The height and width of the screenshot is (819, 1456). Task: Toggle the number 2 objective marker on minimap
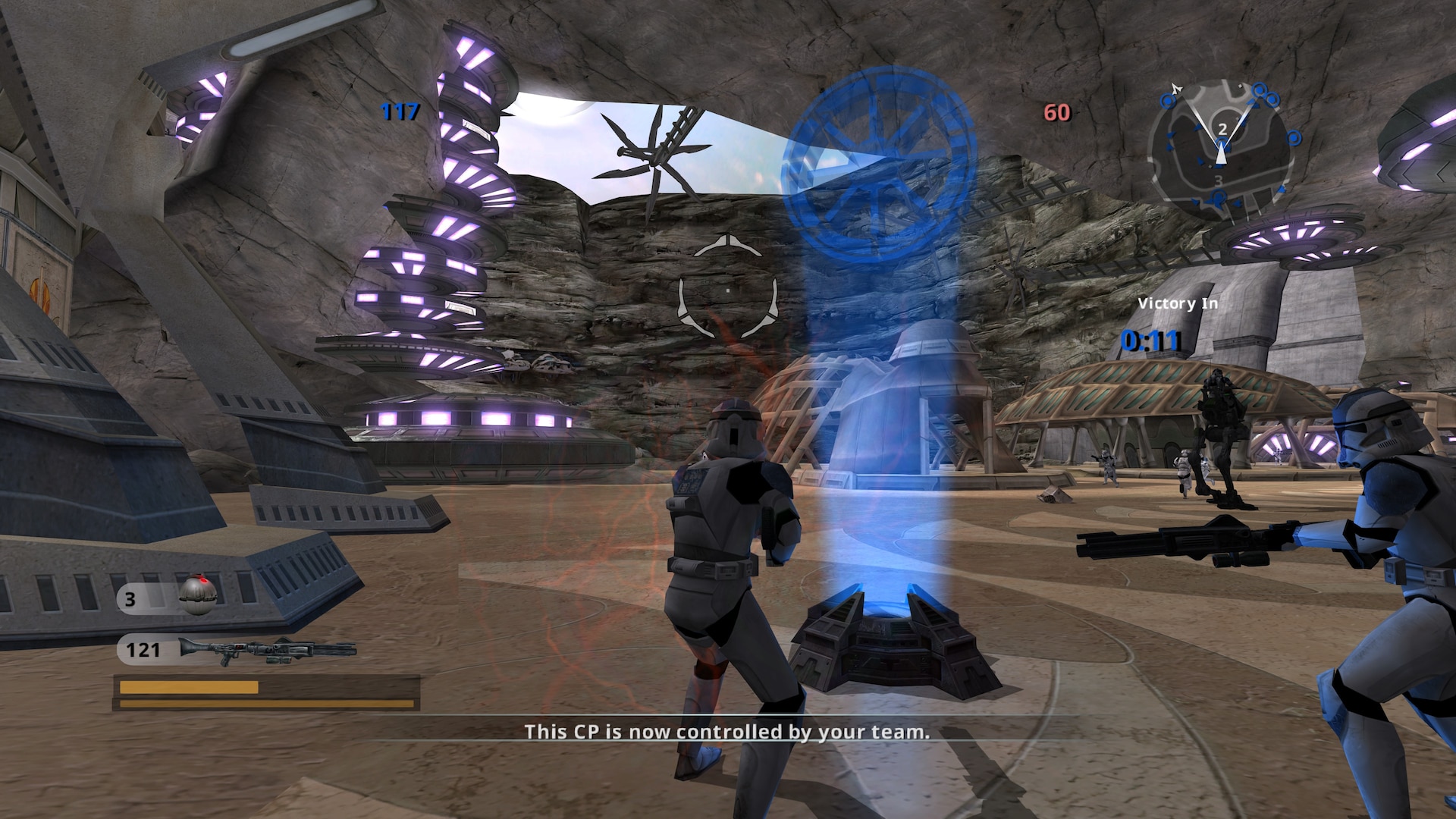tap(1222, 129)
